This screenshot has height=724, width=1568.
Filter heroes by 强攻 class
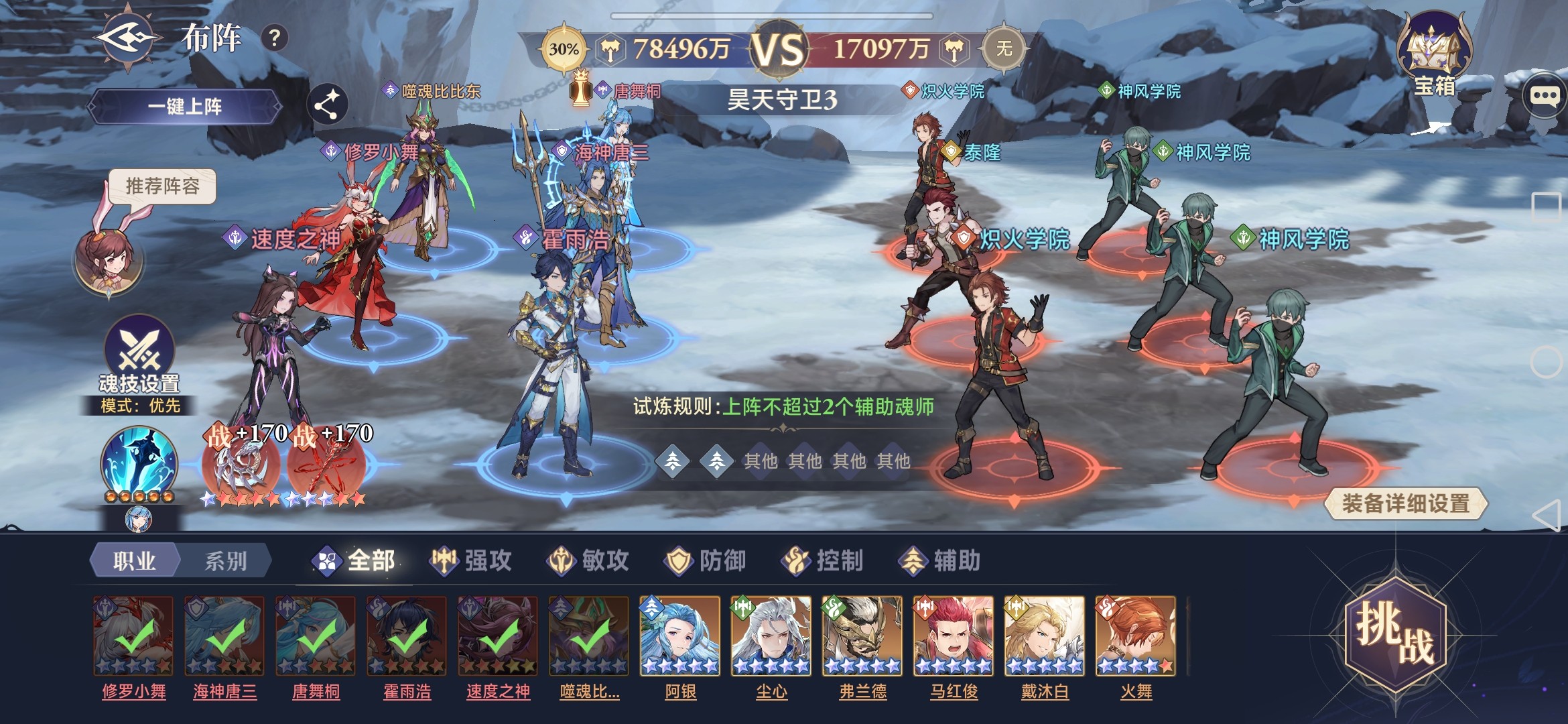click(x=471, y=560)
